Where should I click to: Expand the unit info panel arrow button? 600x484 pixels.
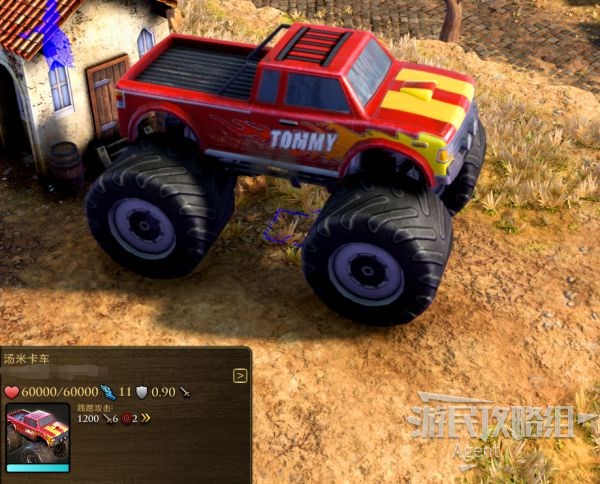240,376
